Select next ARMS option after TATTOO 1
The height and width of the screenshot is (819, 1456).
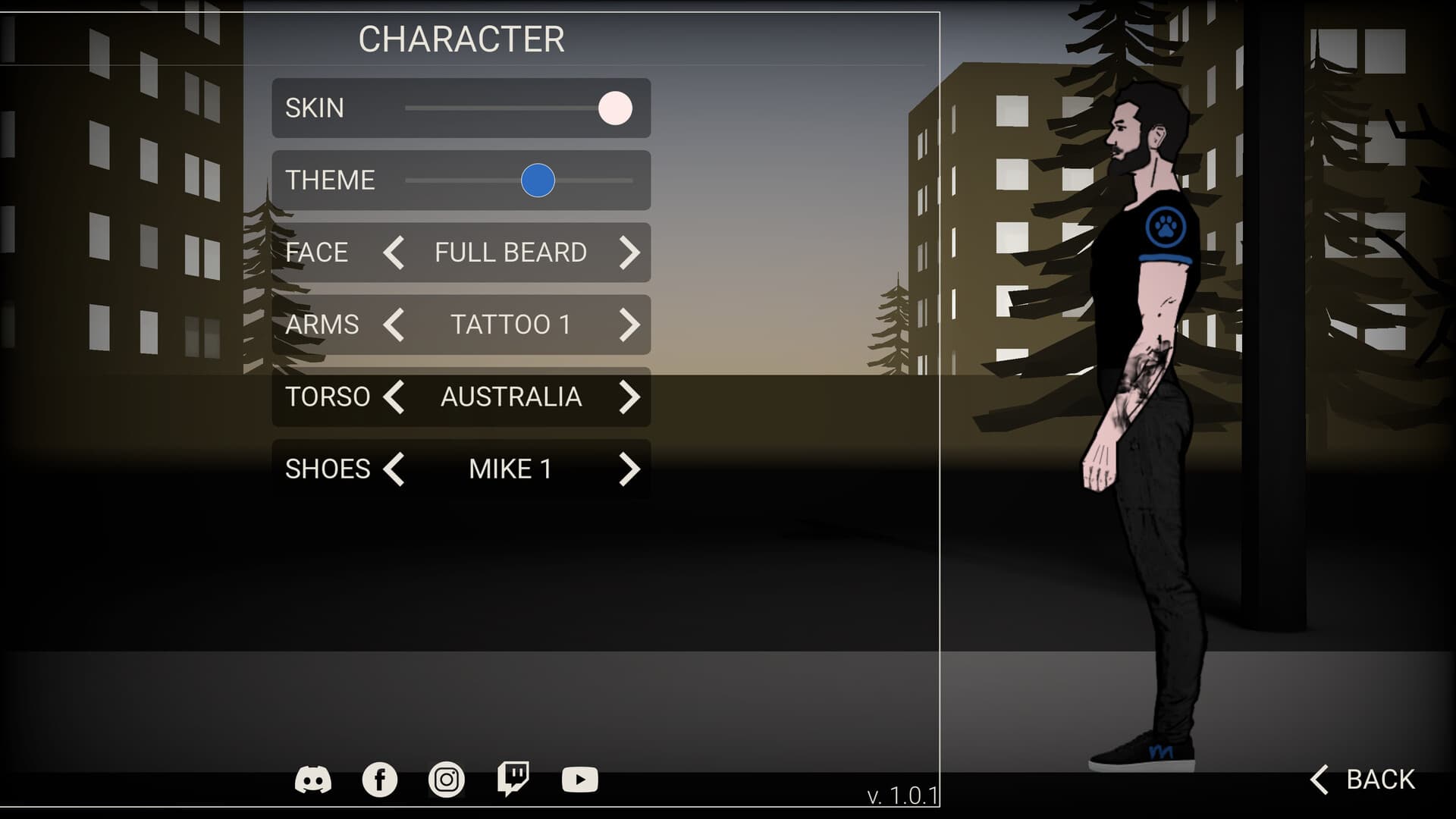pos(629,325)
